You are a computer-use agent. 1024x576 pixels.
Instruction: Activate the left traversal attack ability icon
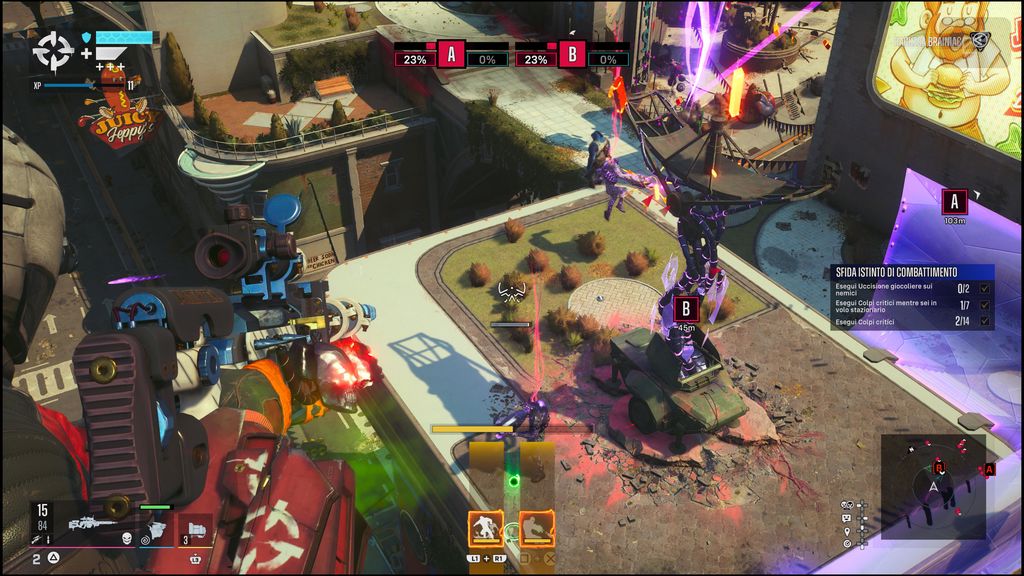tap(487, 528)
